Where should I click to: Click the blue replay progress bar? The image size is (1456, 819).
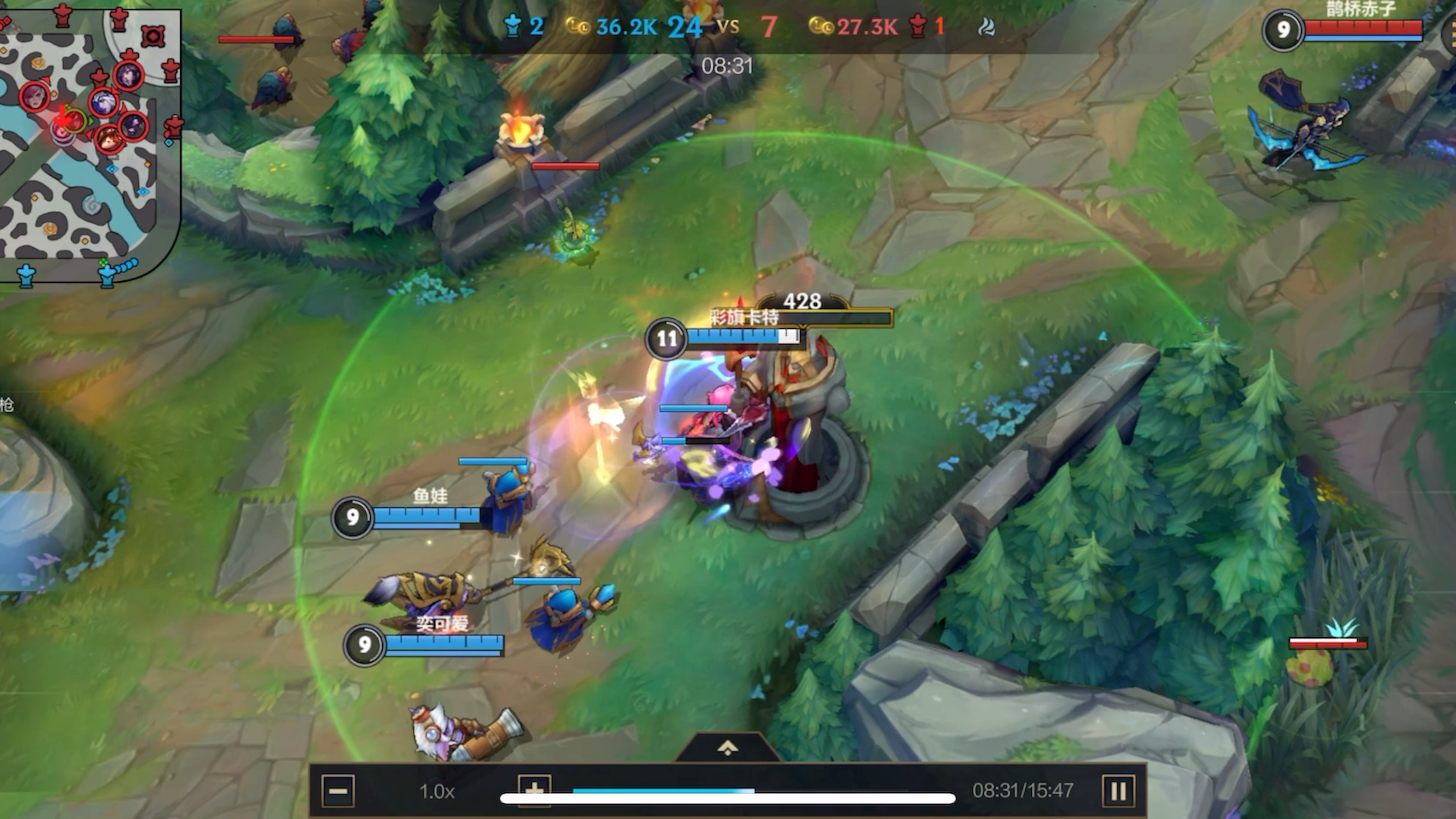[663, 791]
